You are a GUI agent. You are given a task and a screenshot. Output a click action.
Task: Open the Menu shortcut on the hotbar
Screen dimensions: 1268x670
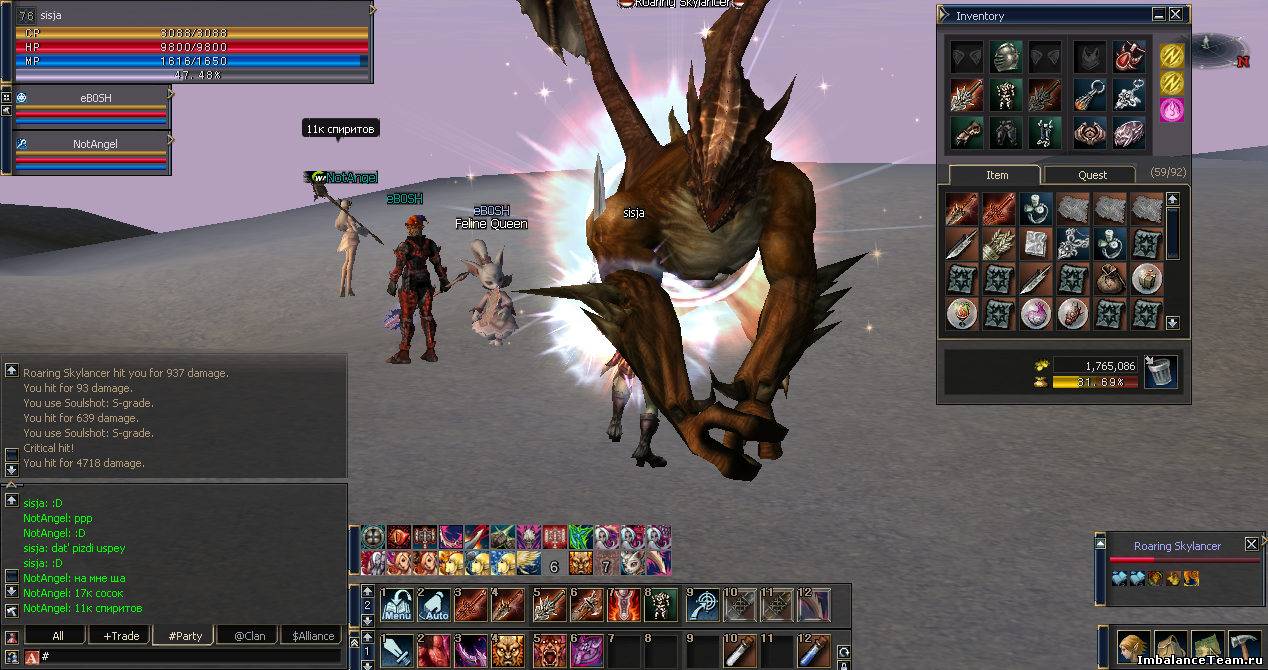click(x=398, y=605)
